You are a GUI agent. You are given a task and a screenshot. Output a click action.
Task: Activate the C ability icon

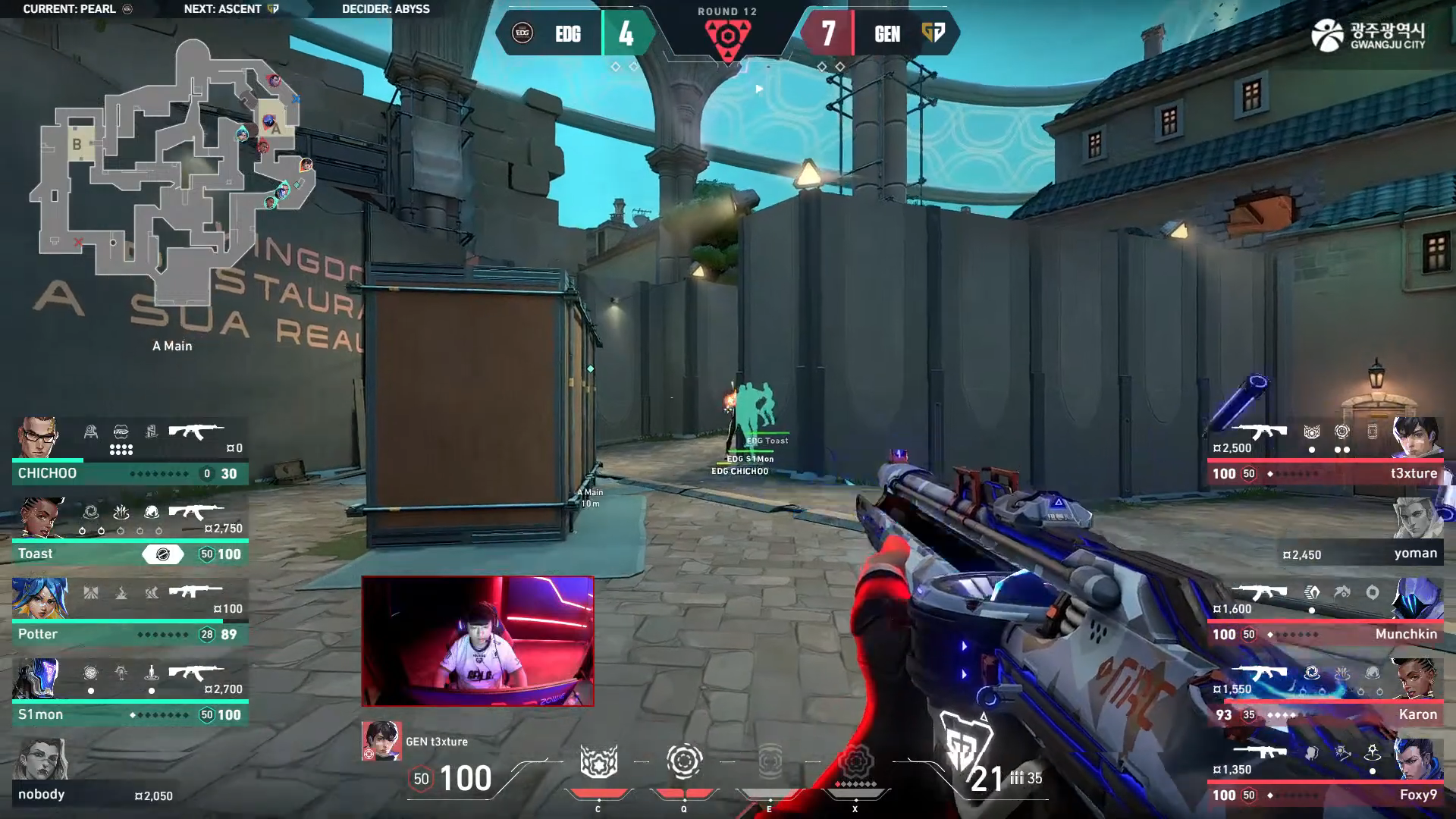[x=598, y=762]
